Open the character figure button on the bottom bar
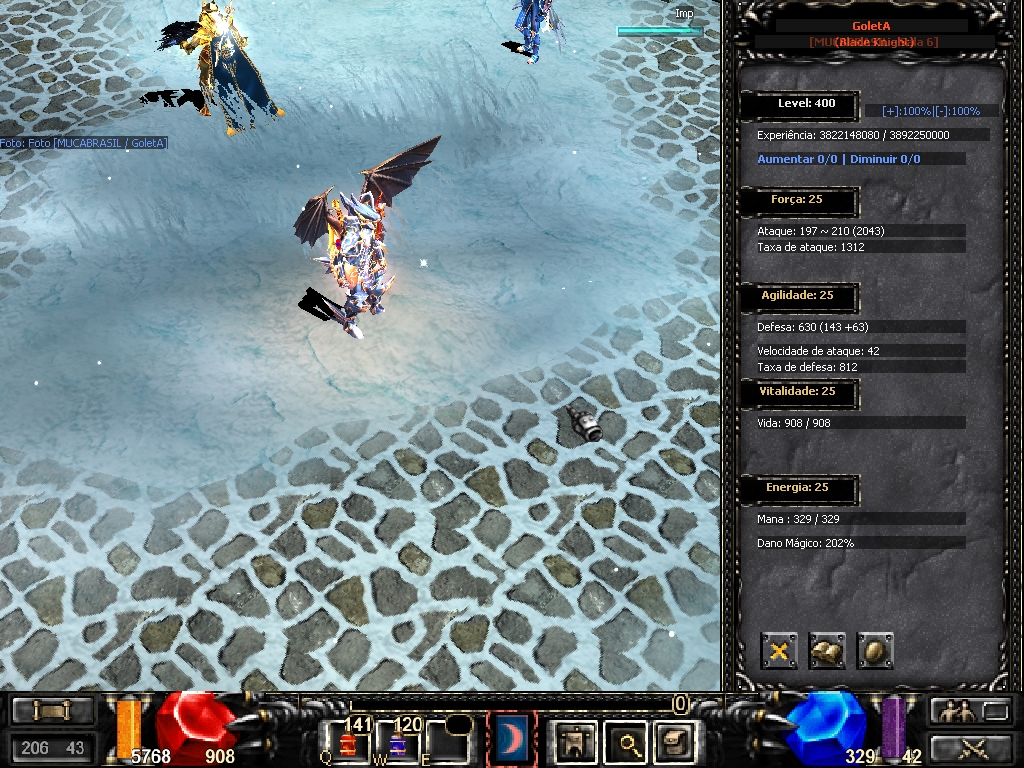Screen dimensions: 1024x768 pos(574,742)
